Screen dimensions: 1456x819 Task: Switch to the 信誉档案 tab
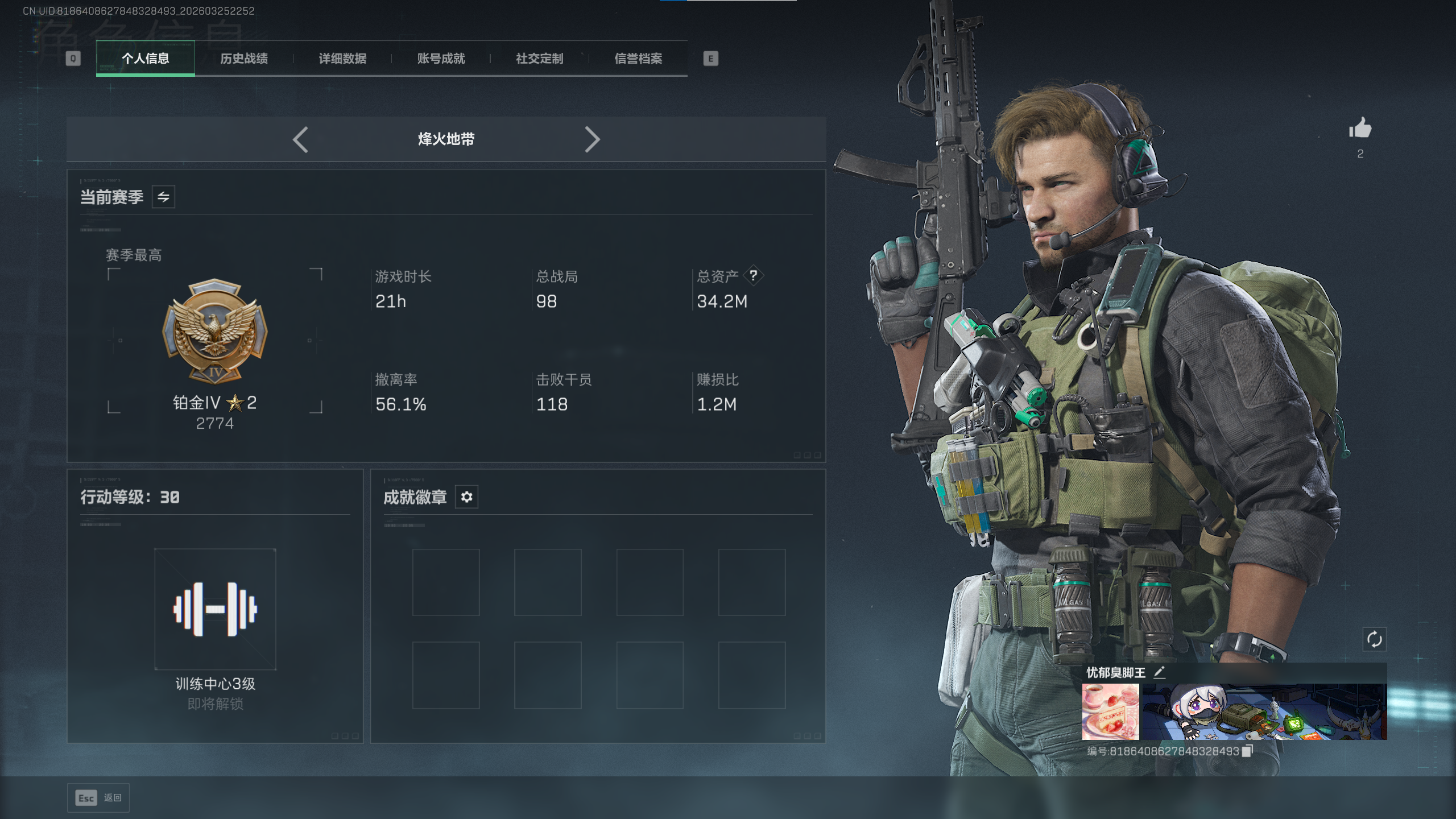(638, 59)
